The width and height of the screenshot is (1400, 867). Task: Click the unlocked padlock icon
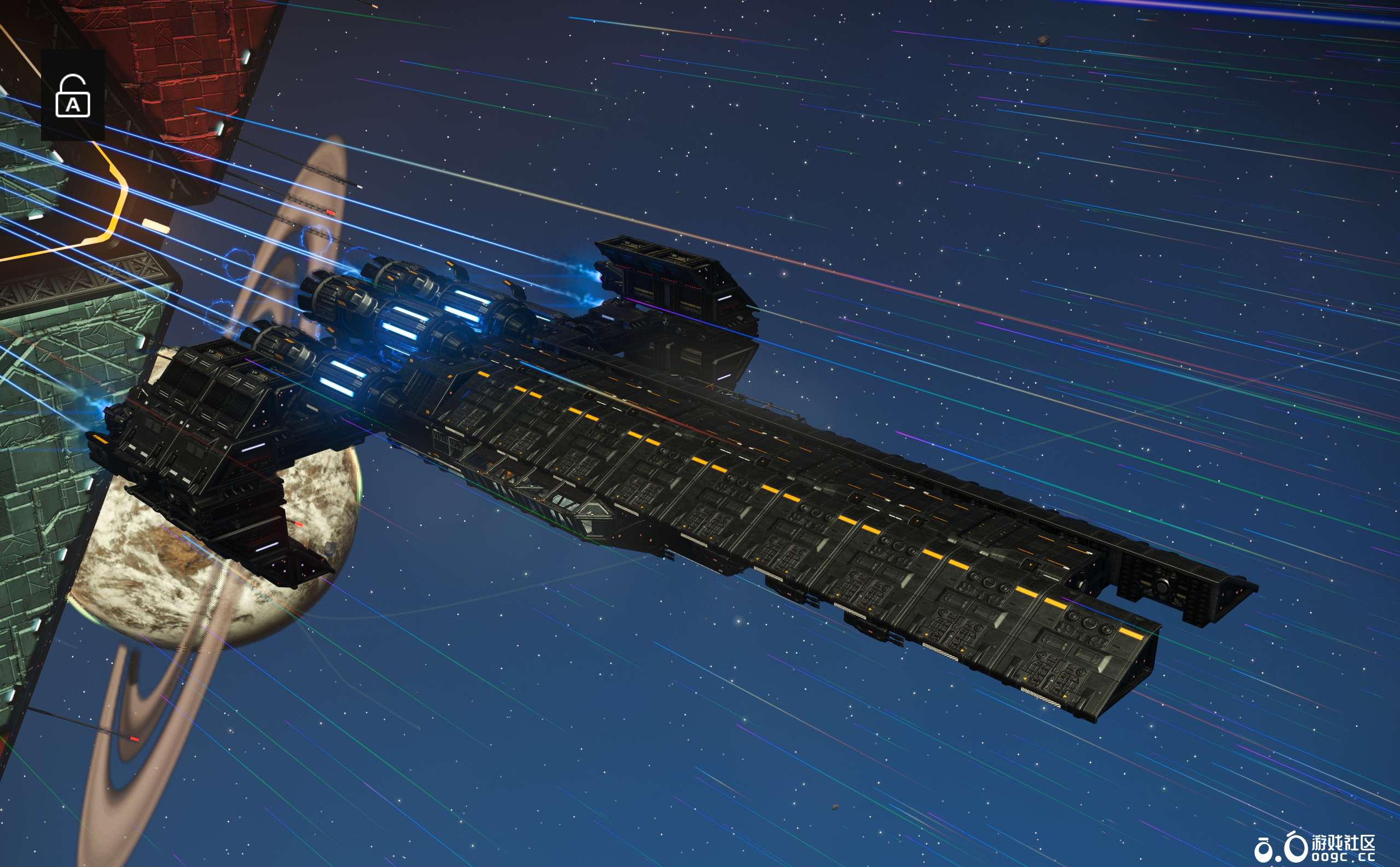point(73,96)
